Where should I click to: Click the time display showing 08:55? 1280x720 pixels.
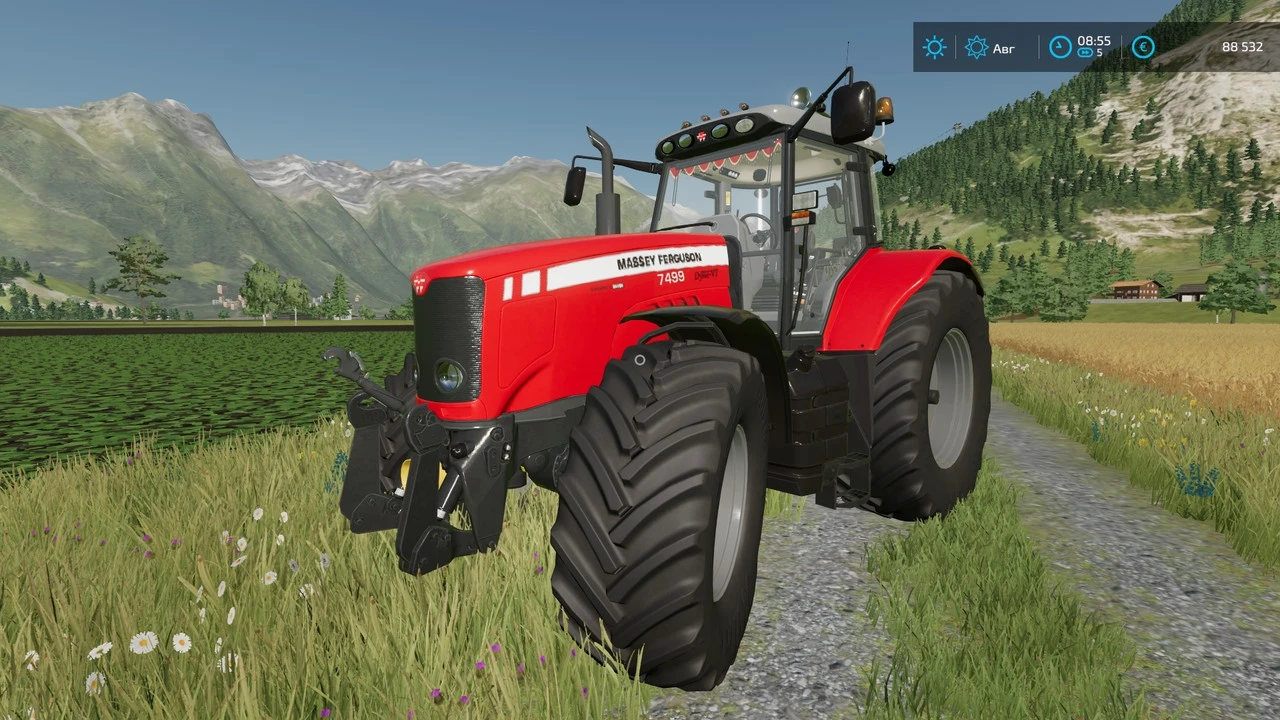pyautogui.click(x=1095, y=41)
